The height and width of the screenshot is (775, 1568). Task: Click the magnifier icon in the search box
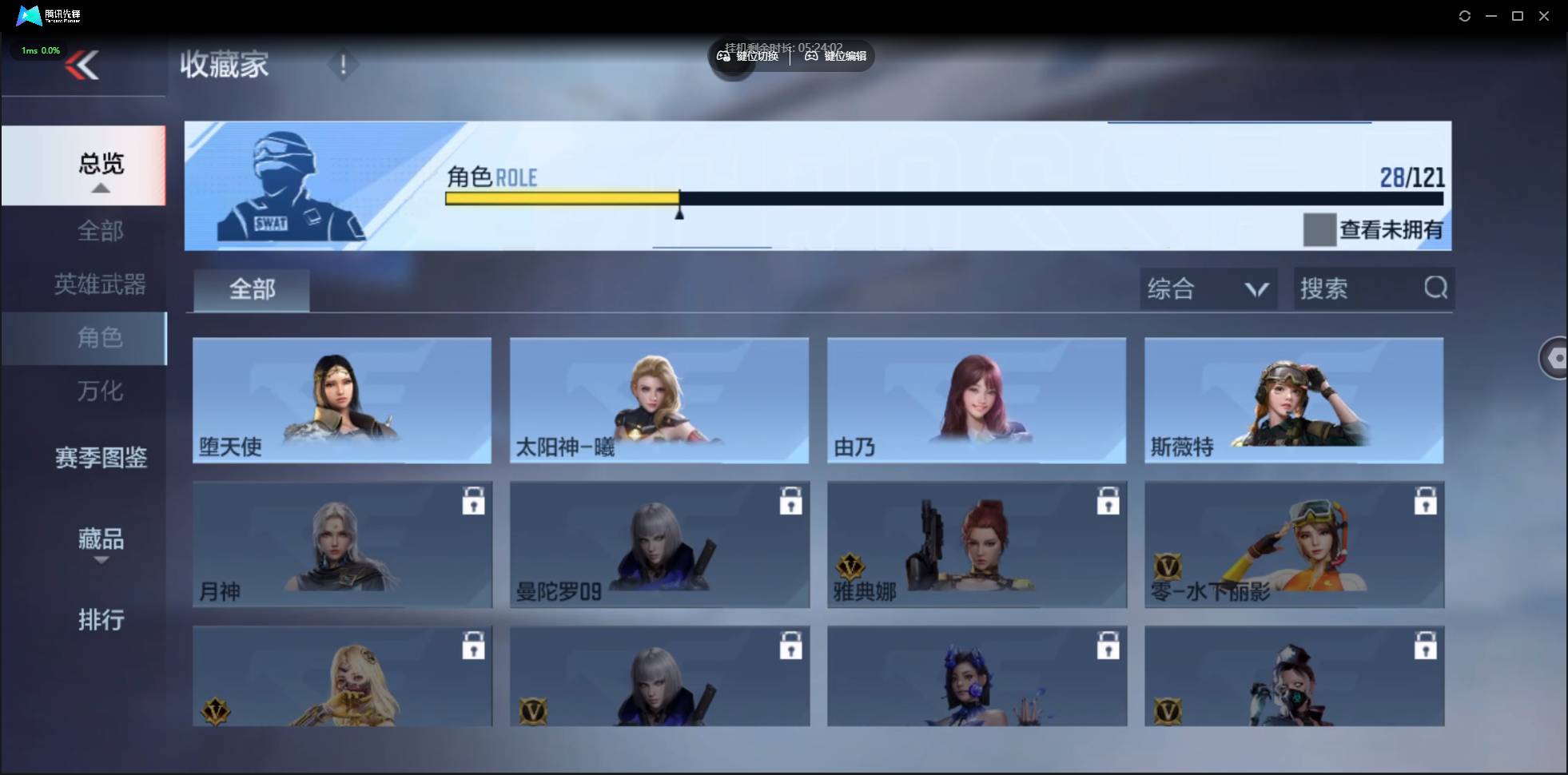1435,288
